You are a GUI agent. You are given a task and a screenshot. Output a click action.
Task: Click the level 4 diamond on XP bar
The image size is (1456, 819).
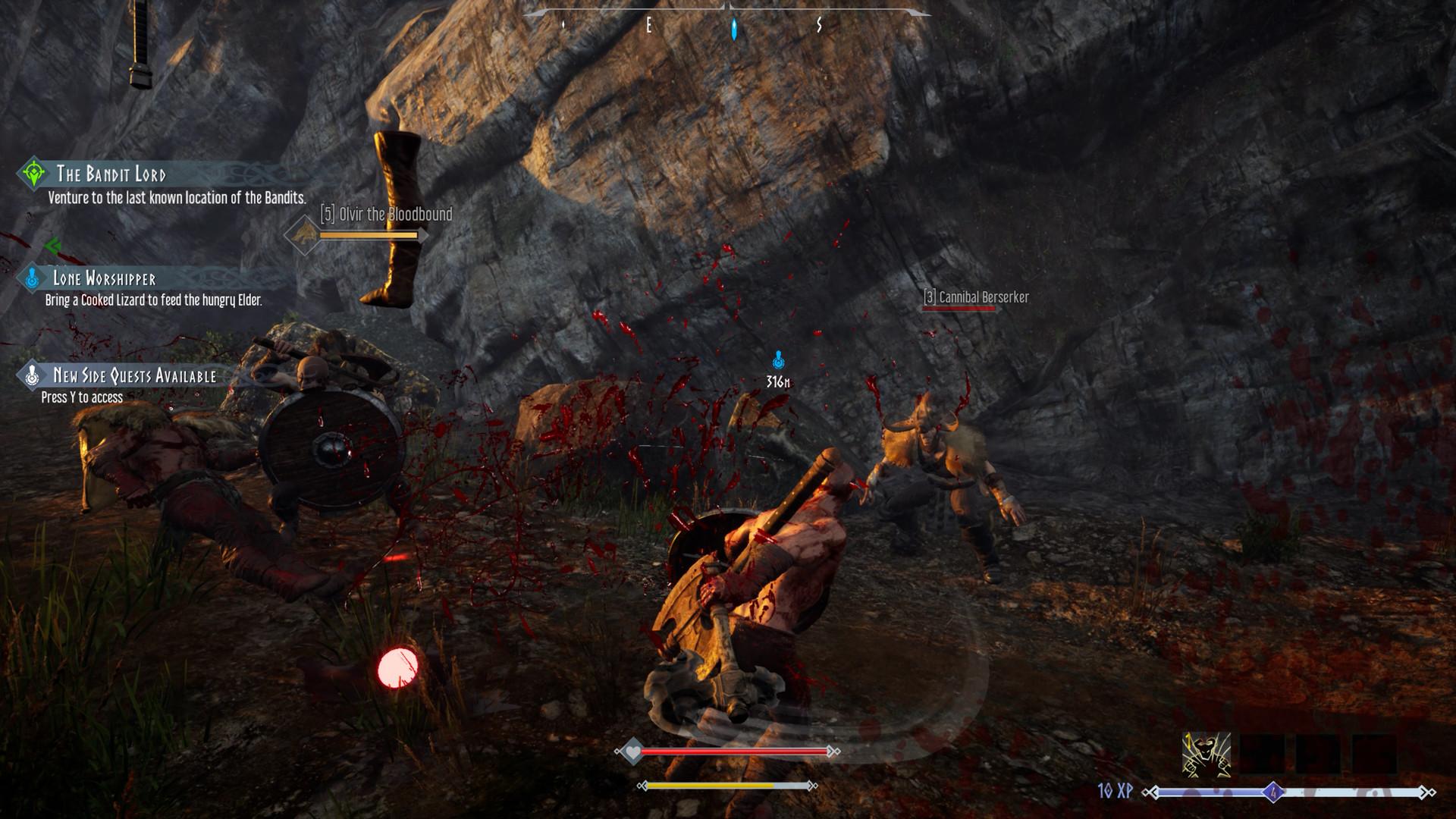coord(1273,793)
